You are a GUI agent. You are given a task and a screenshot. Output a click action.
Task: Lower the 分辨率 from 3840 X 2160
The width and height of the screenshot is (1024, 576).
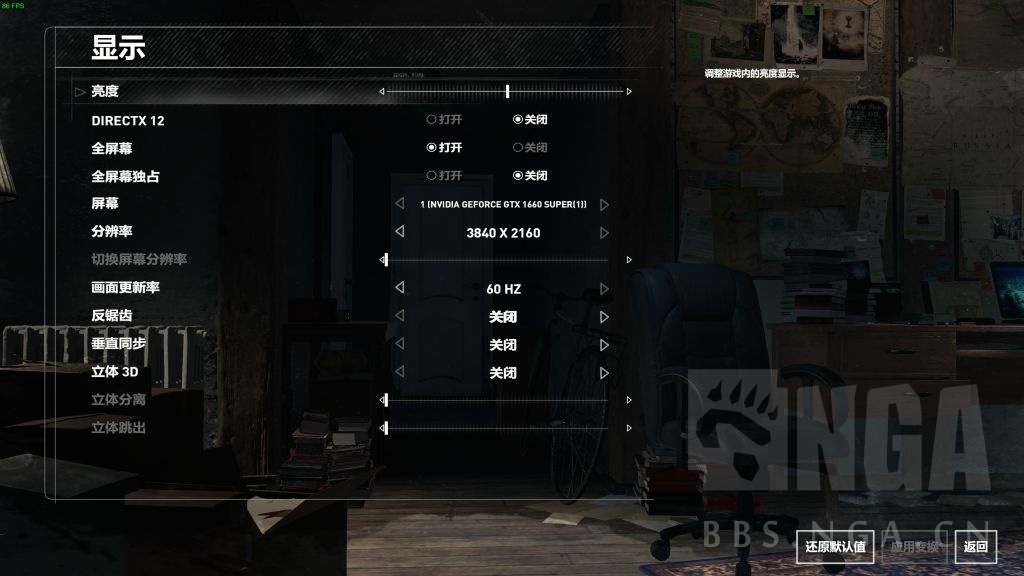(x=400, y=232)
